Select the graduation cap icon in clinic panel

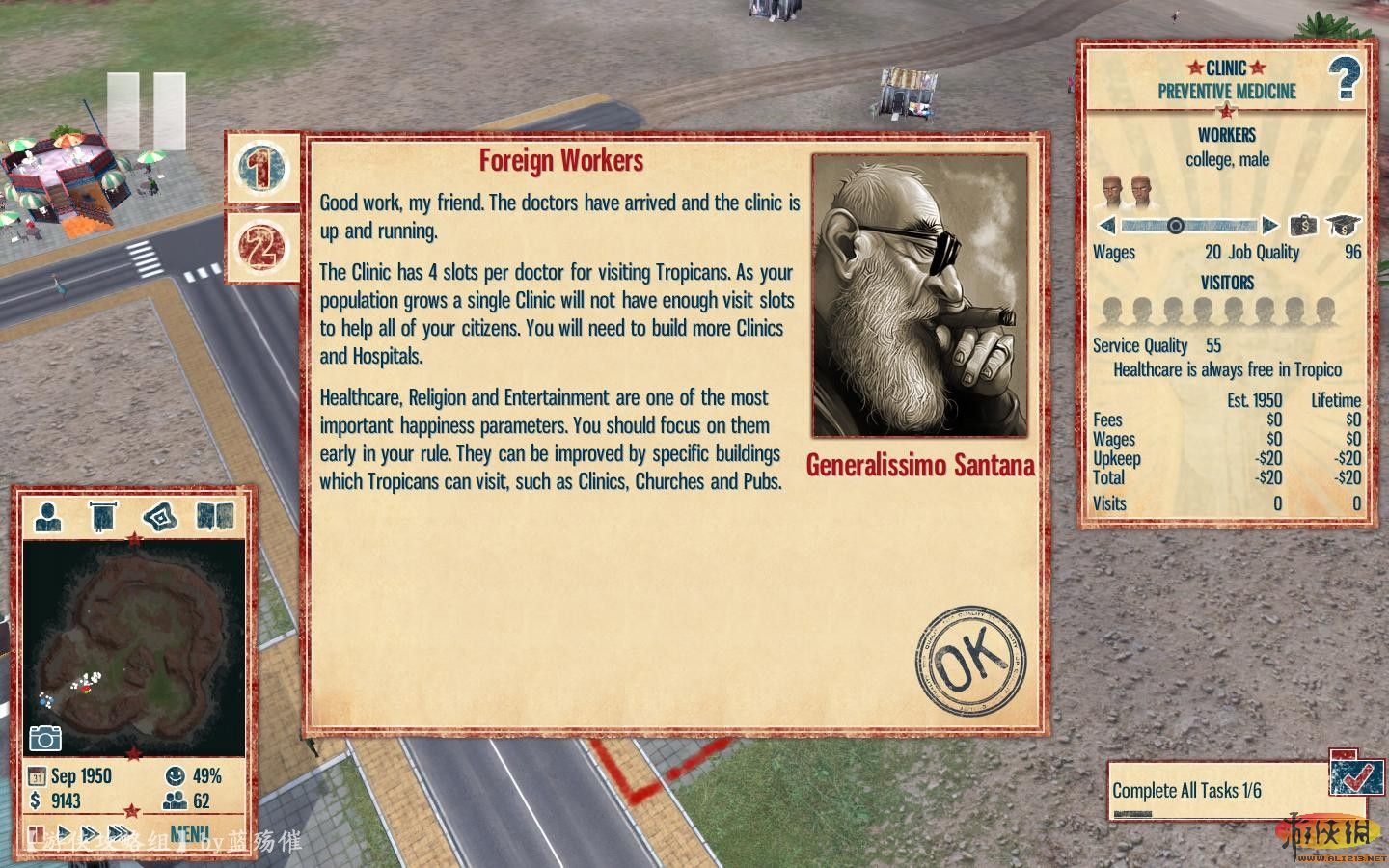(1343, 226)
